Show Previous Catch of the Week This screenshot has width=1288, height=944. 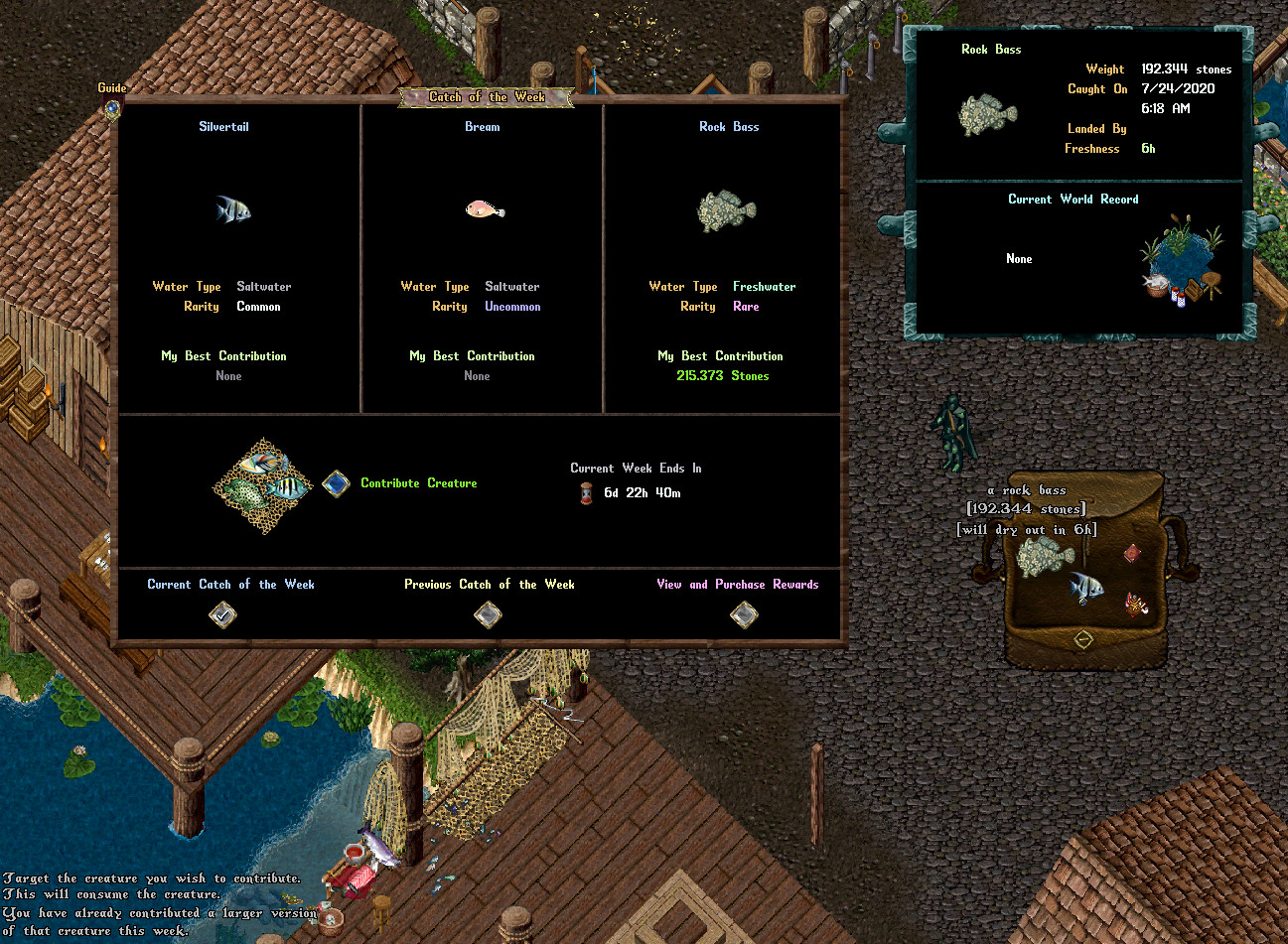pos(488,615)
